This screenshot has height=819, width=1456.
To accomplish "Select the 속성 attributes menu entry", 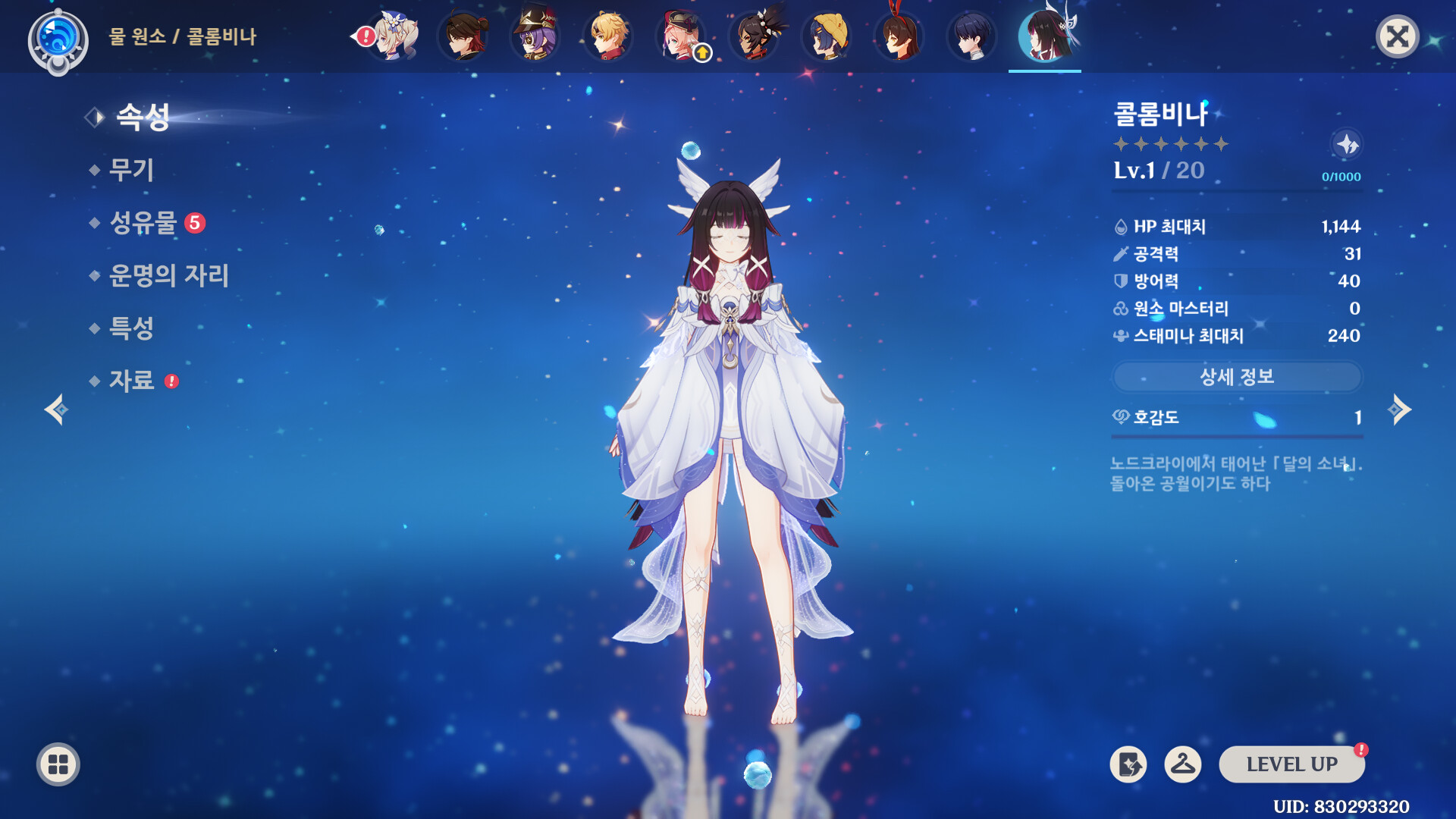I will tap(143, 118).
